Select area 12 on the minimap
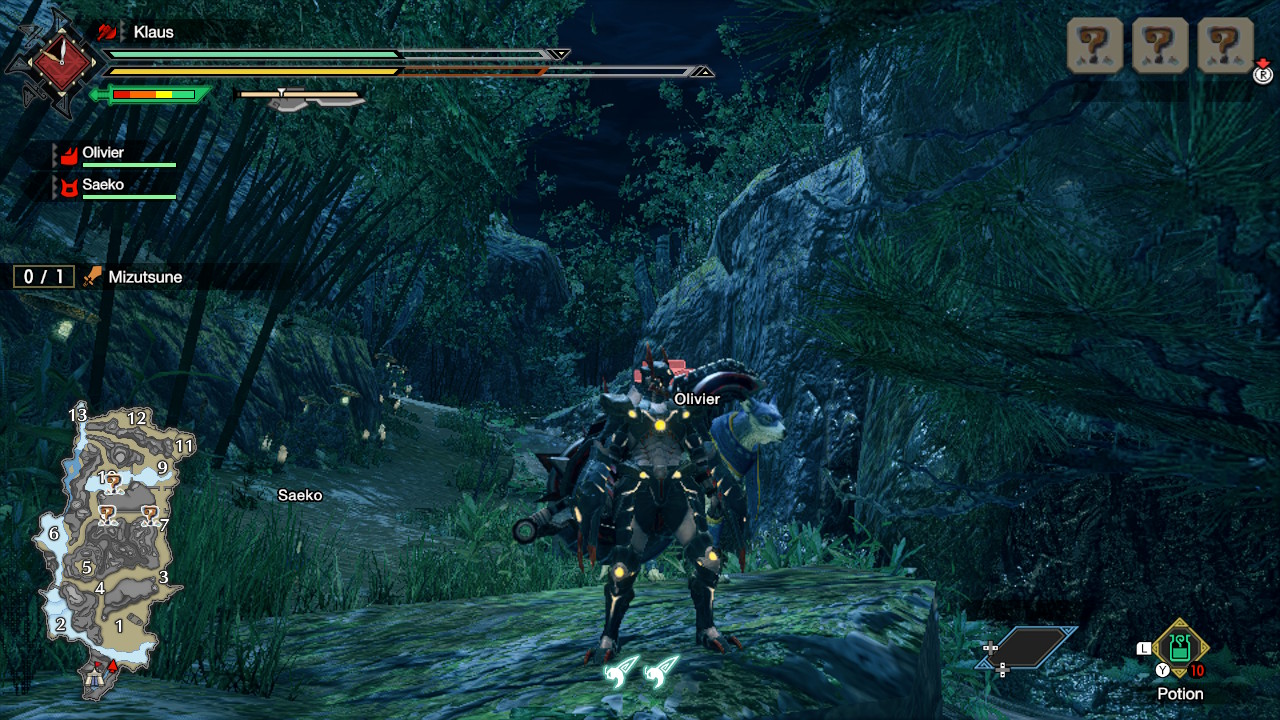Viewport: 1280px width, 720px height. point(137,418)
